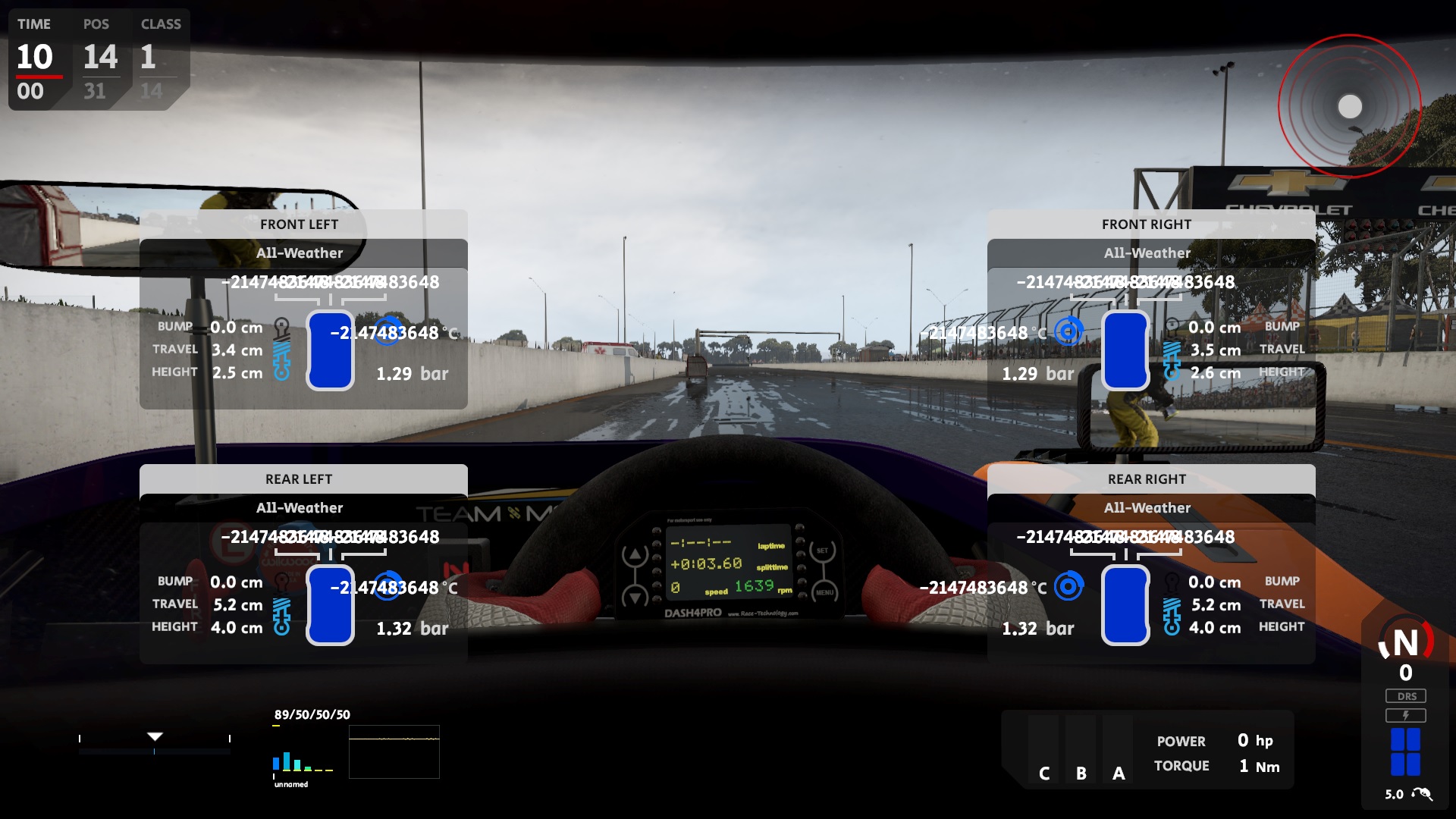
Task: Open the pedal input telemetry graph
Action: pos(394,752)
